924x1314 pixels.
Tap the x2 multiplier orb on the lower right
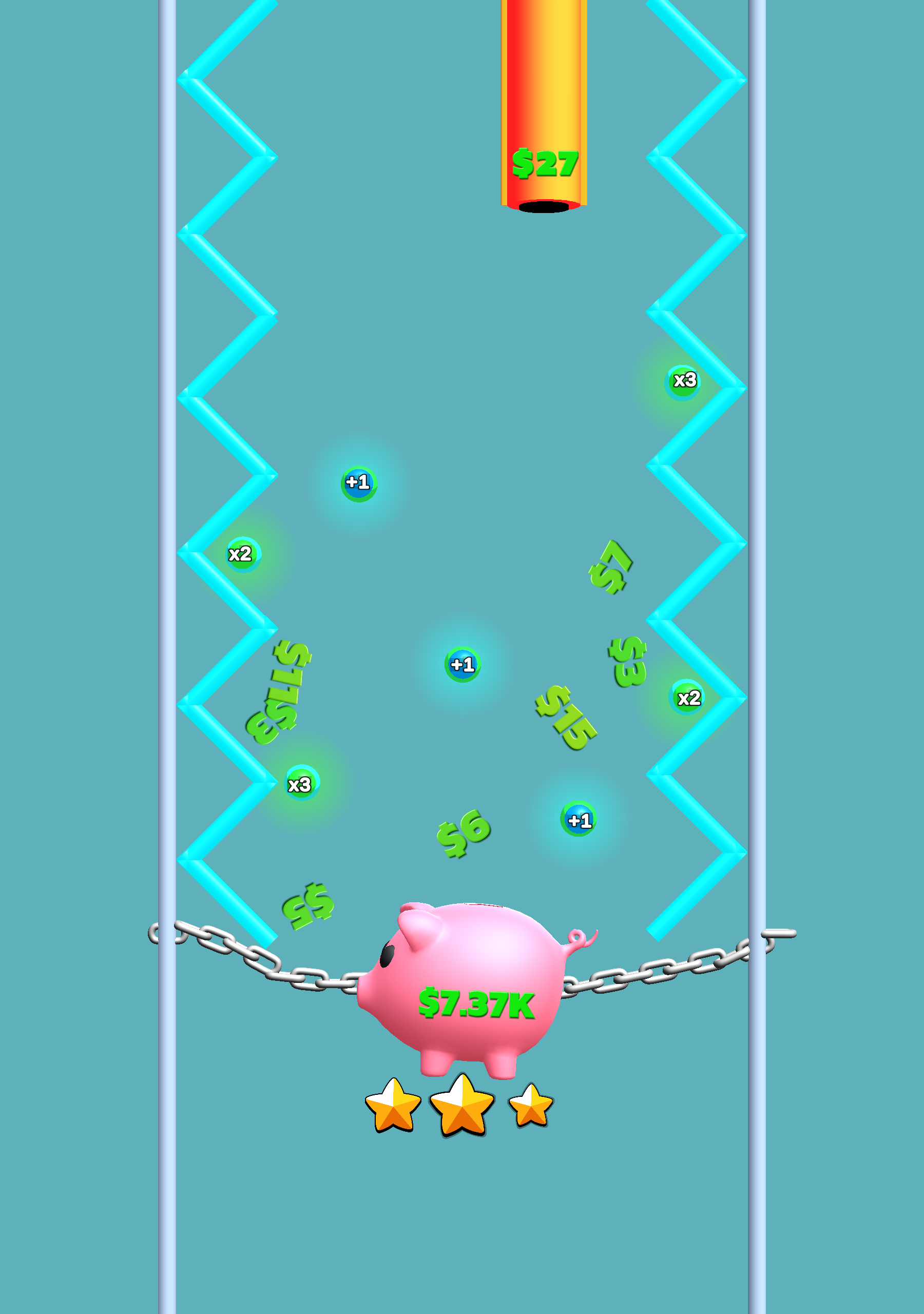click(x=686, y=698)
